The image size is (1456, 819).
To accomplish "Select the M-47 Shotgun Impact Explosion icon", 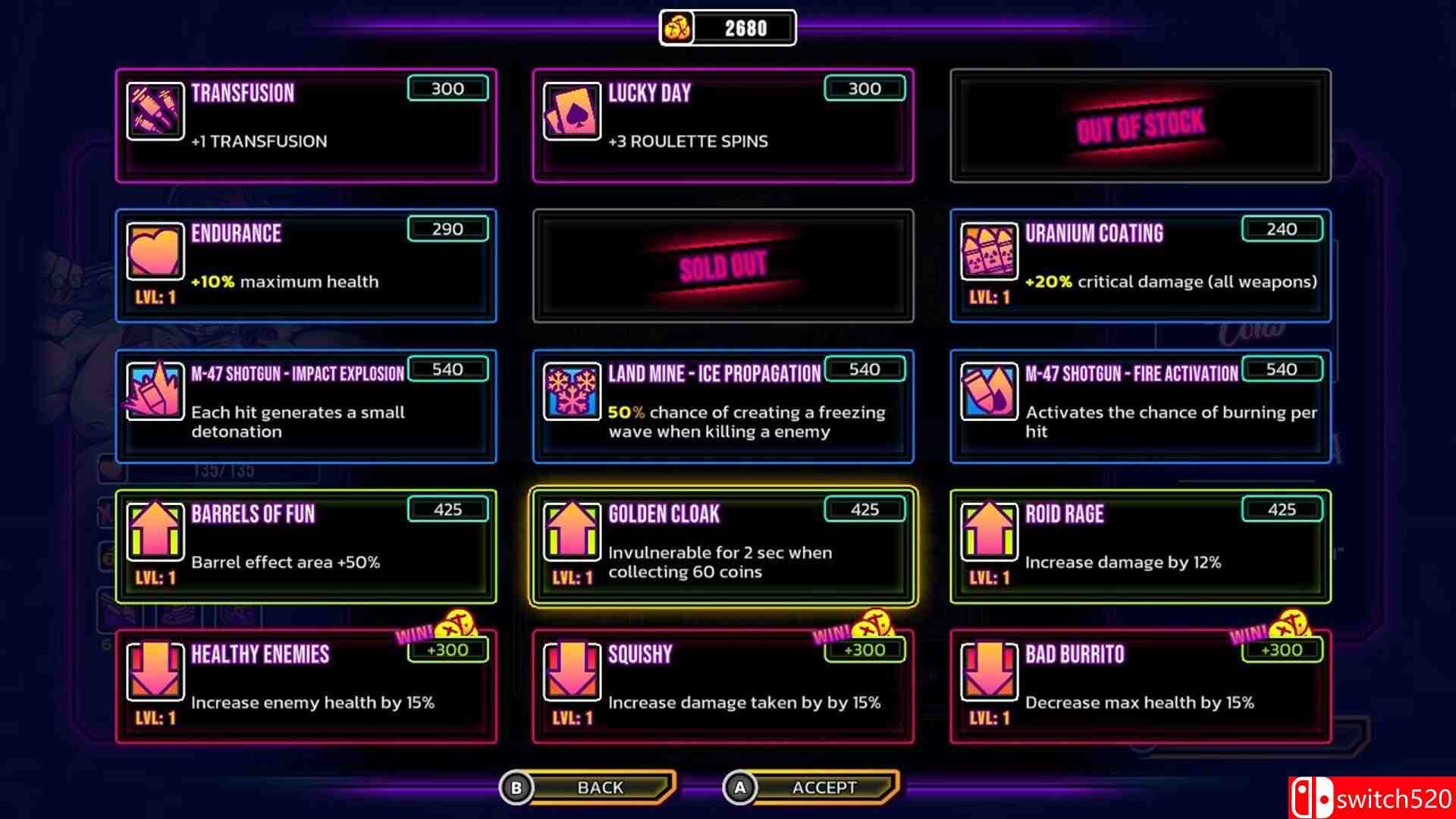I will pyautogui.click(x=155, y=393).
